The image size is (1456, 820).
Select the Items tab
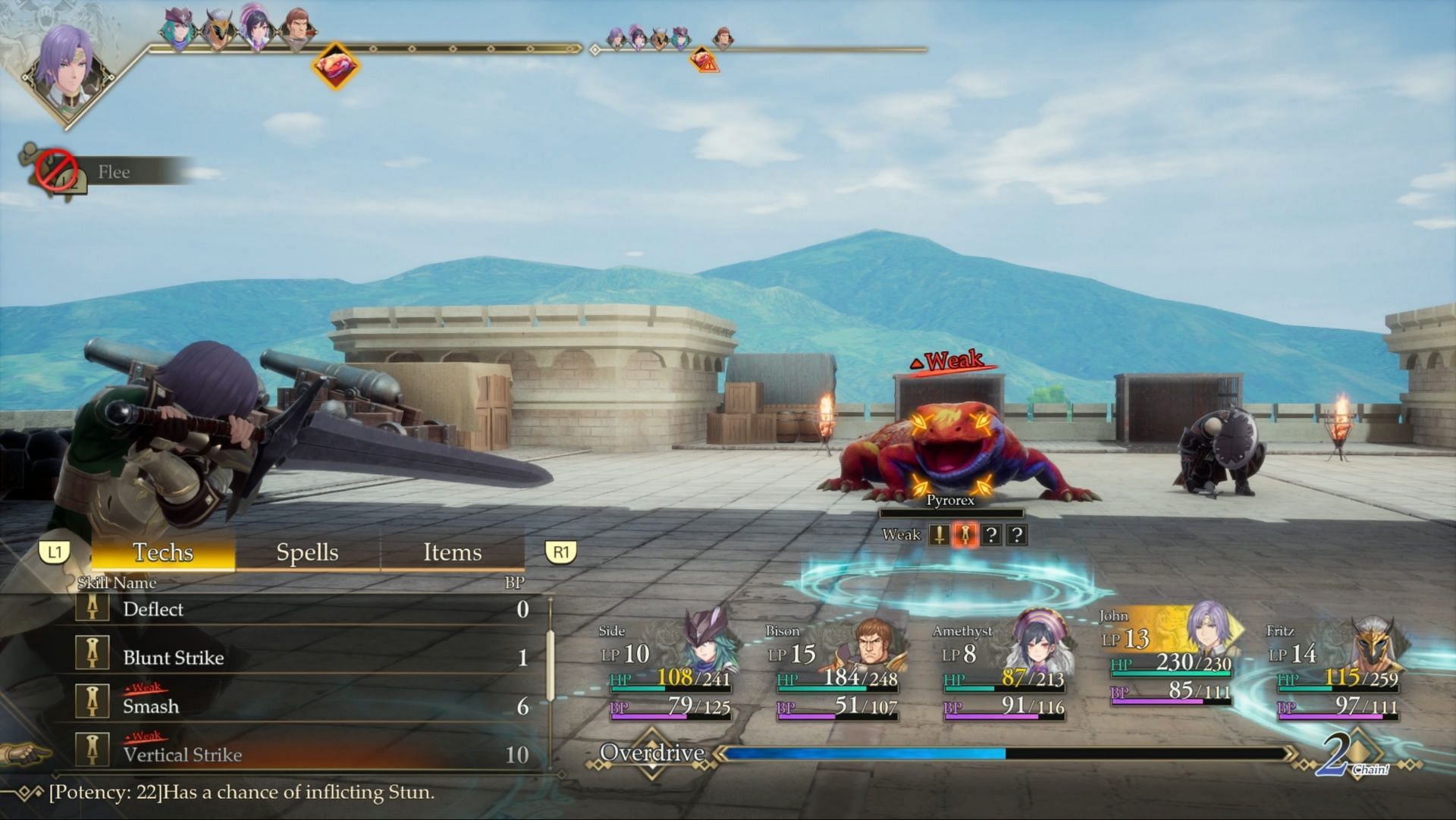click(452, 552)
